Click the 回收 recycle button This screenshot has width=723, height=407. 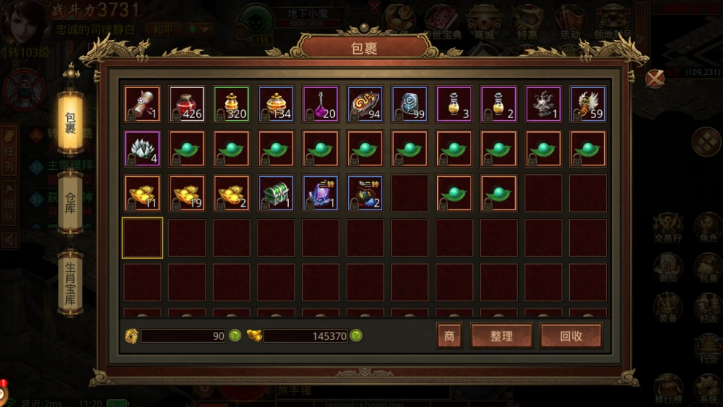(x=571, y=336)
